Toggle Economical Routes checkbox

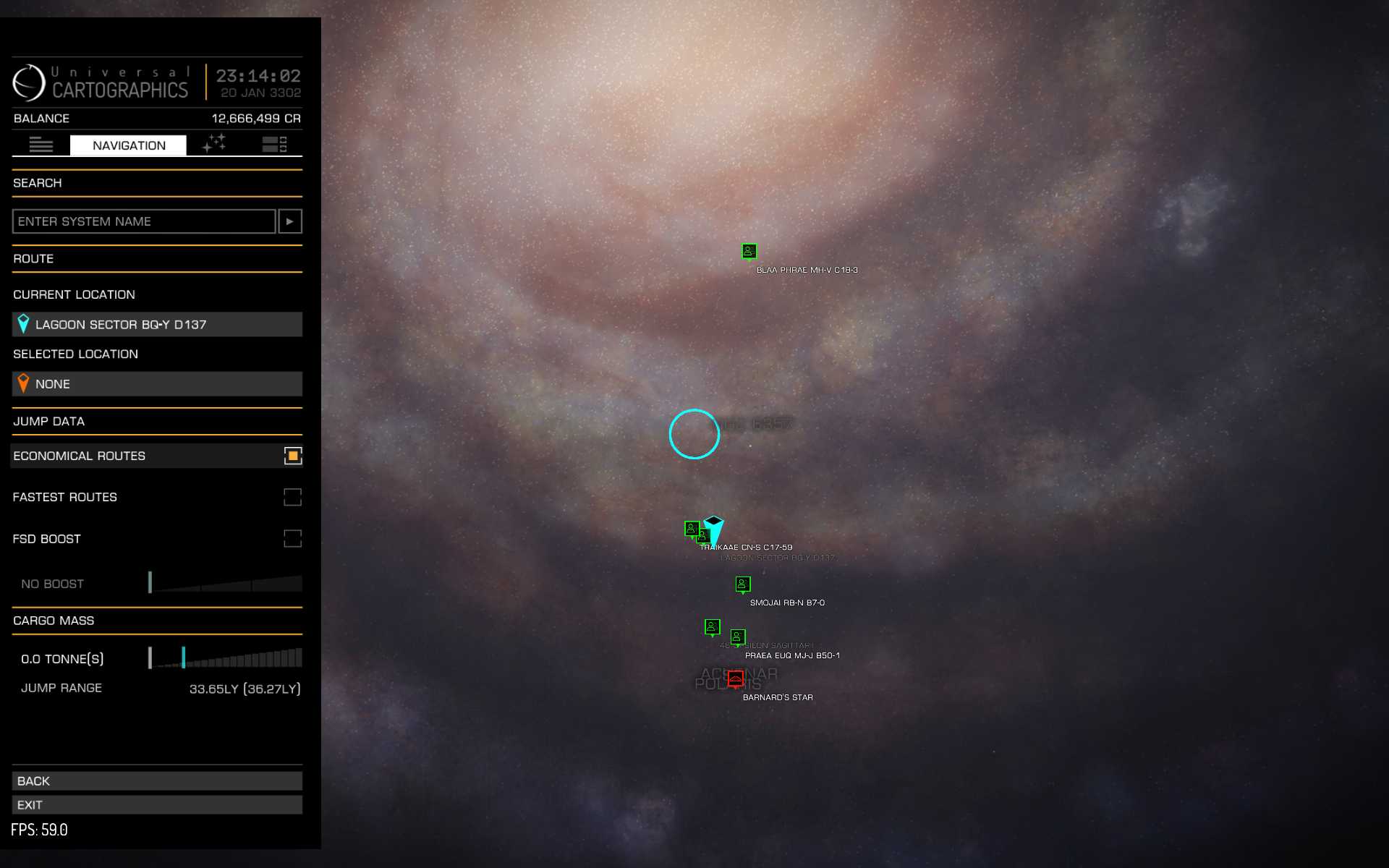point(292,456)
